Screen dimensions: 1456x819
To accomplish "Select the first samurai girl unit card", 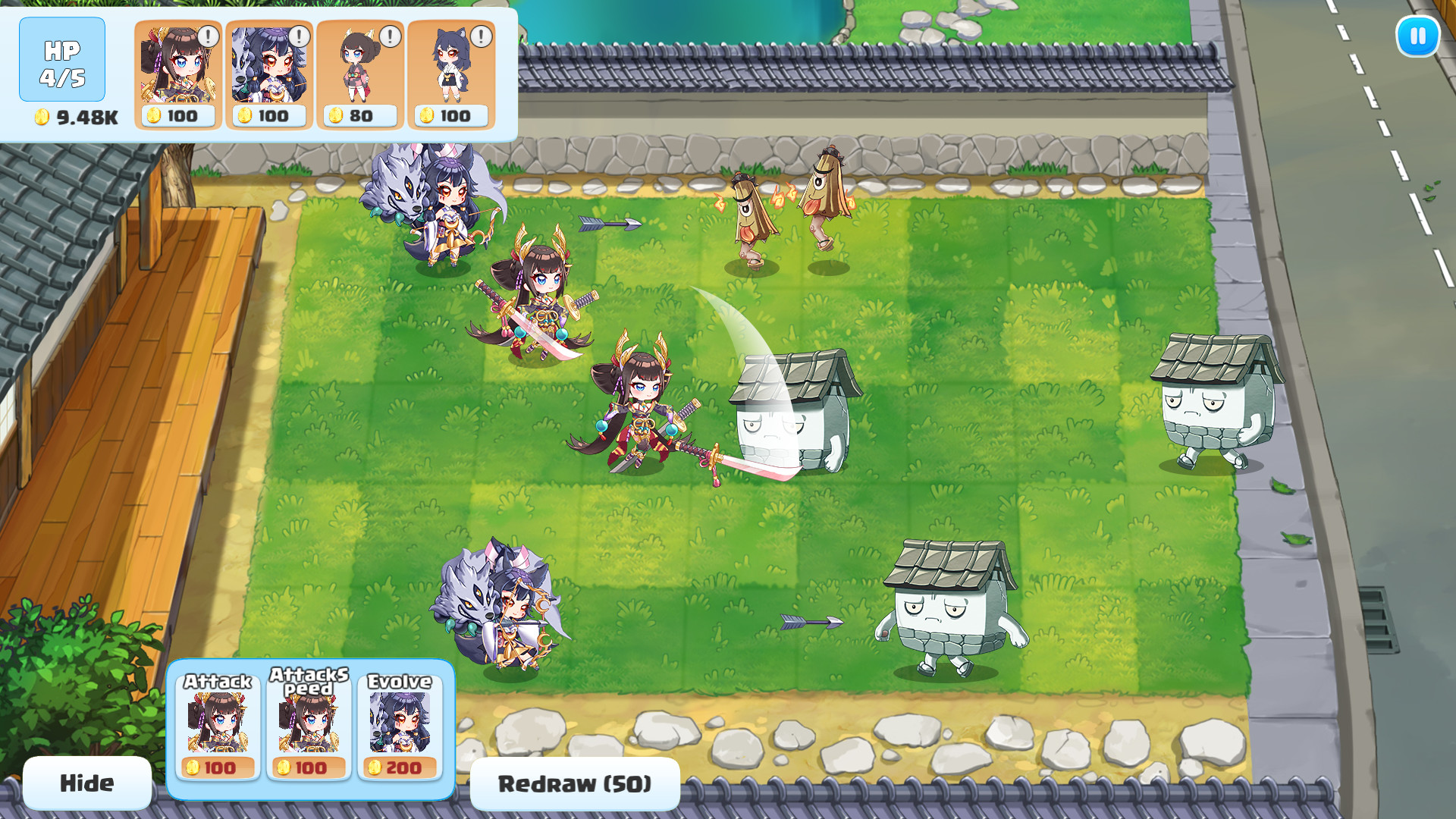I will (x=177, y=74).
